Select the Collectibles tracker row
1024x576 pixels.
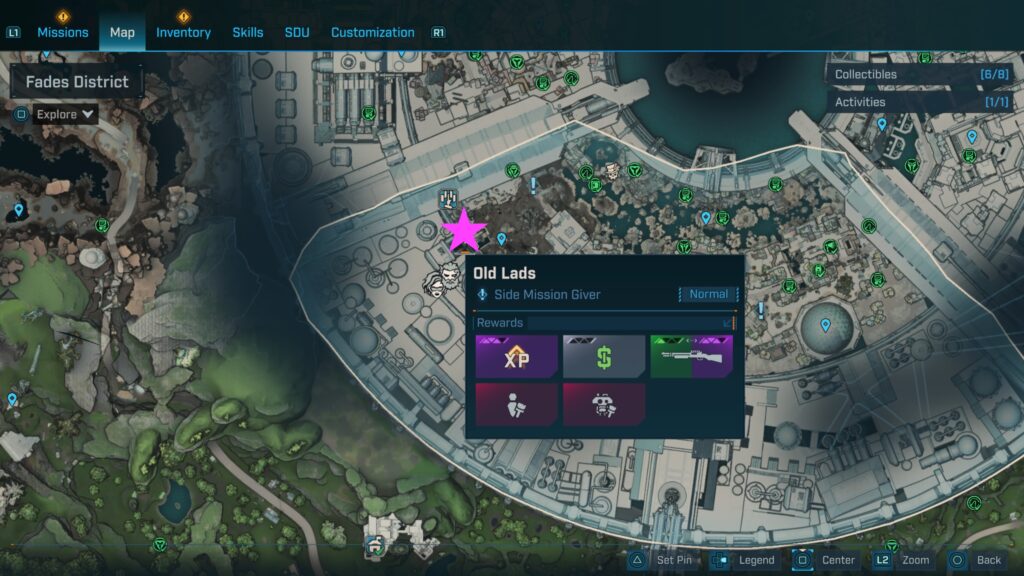[x=921, y=74]
